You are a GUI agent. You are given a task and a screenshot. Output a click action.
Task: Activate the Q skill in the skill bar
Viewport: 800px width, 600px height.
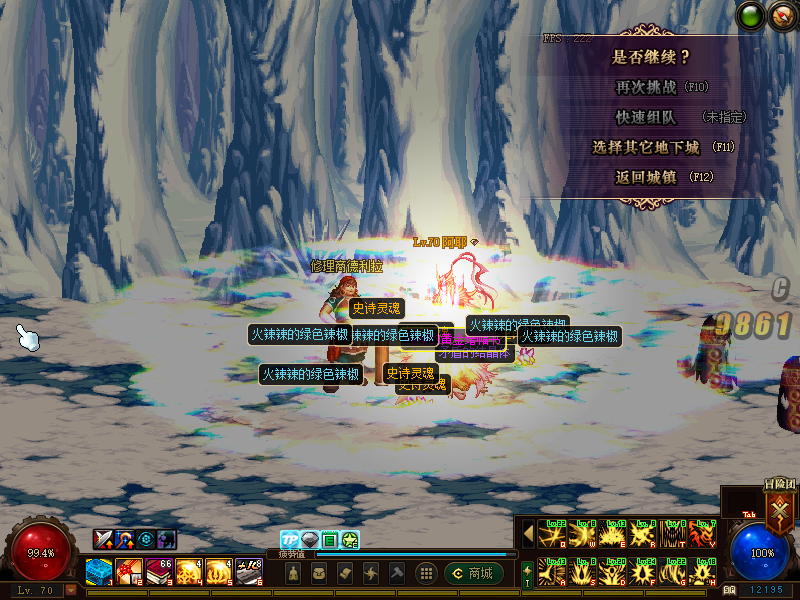(552, 535)
